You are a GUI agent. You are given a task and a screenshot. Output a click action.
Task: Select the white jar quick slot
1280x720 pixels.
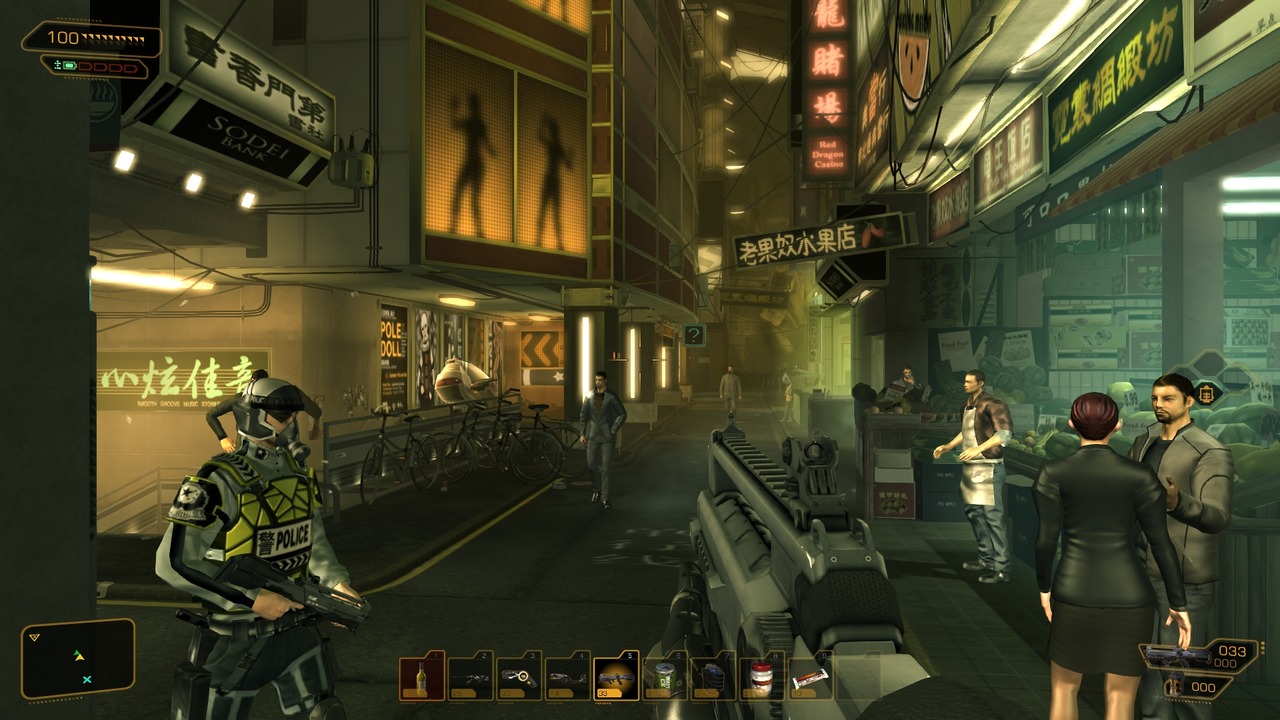(761, 677)
